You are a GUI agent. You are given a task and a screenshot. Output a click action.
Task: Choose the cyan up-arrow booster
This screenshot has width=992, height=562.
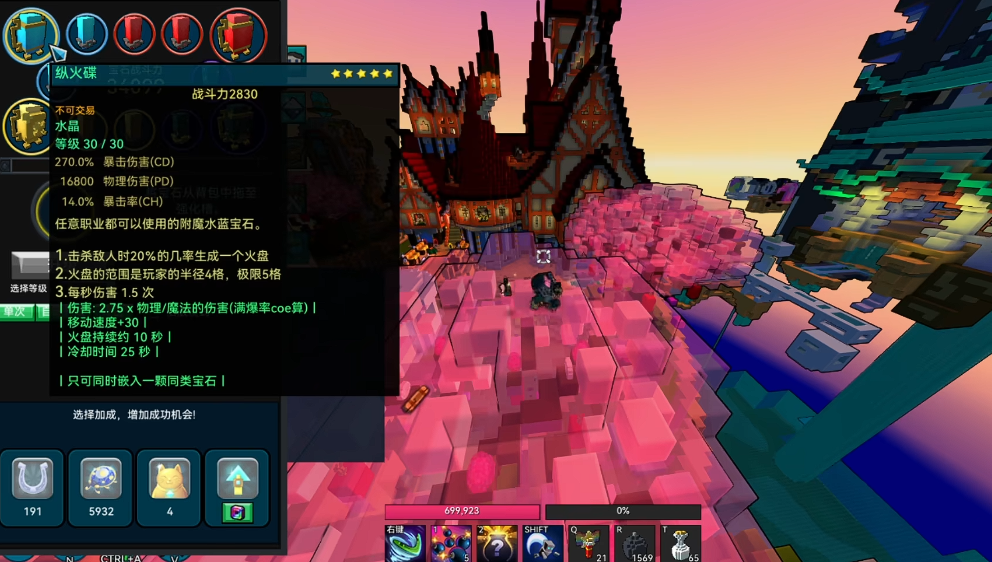click(237, 478)
